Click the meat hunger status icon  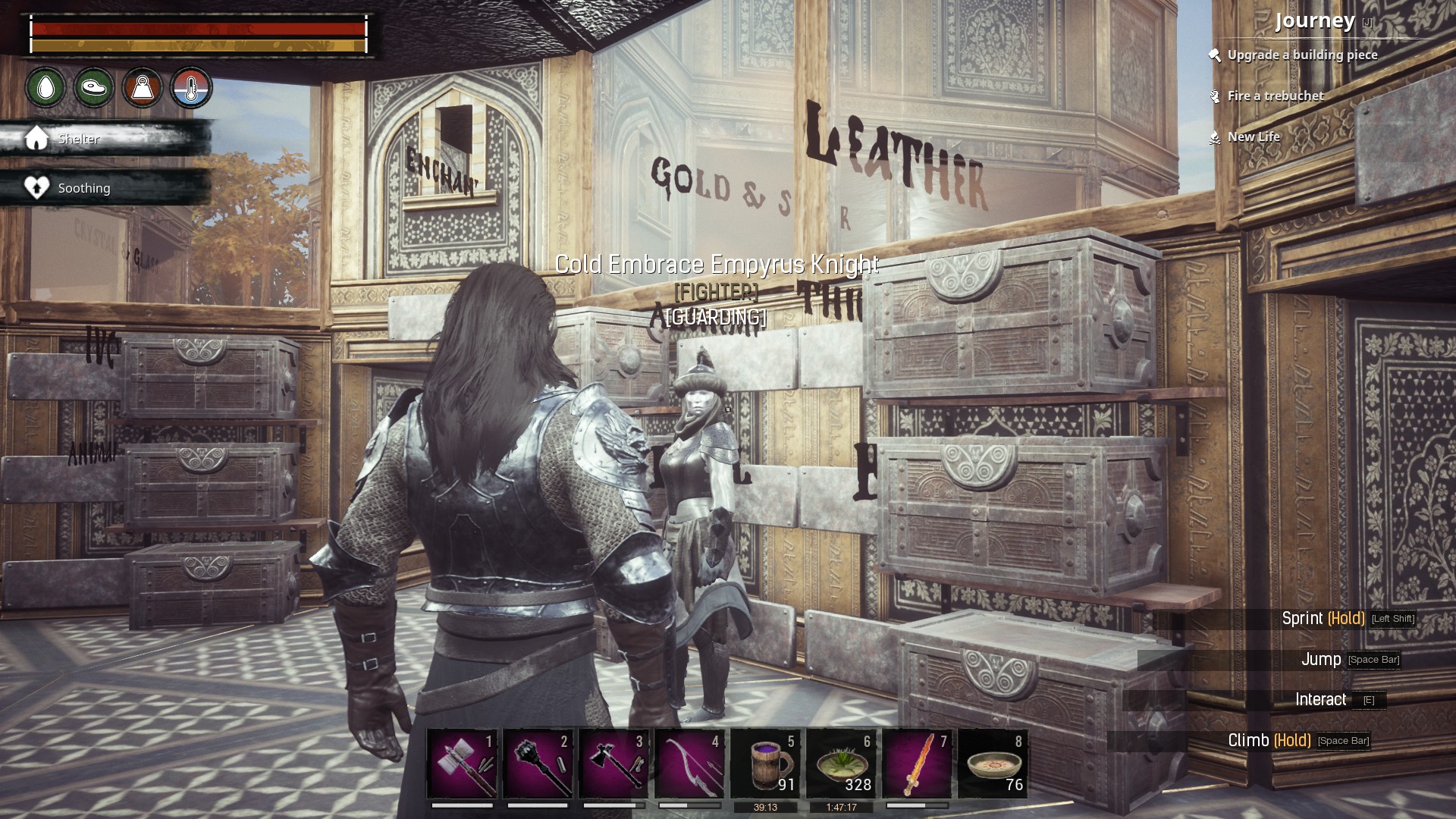(94, 88)
